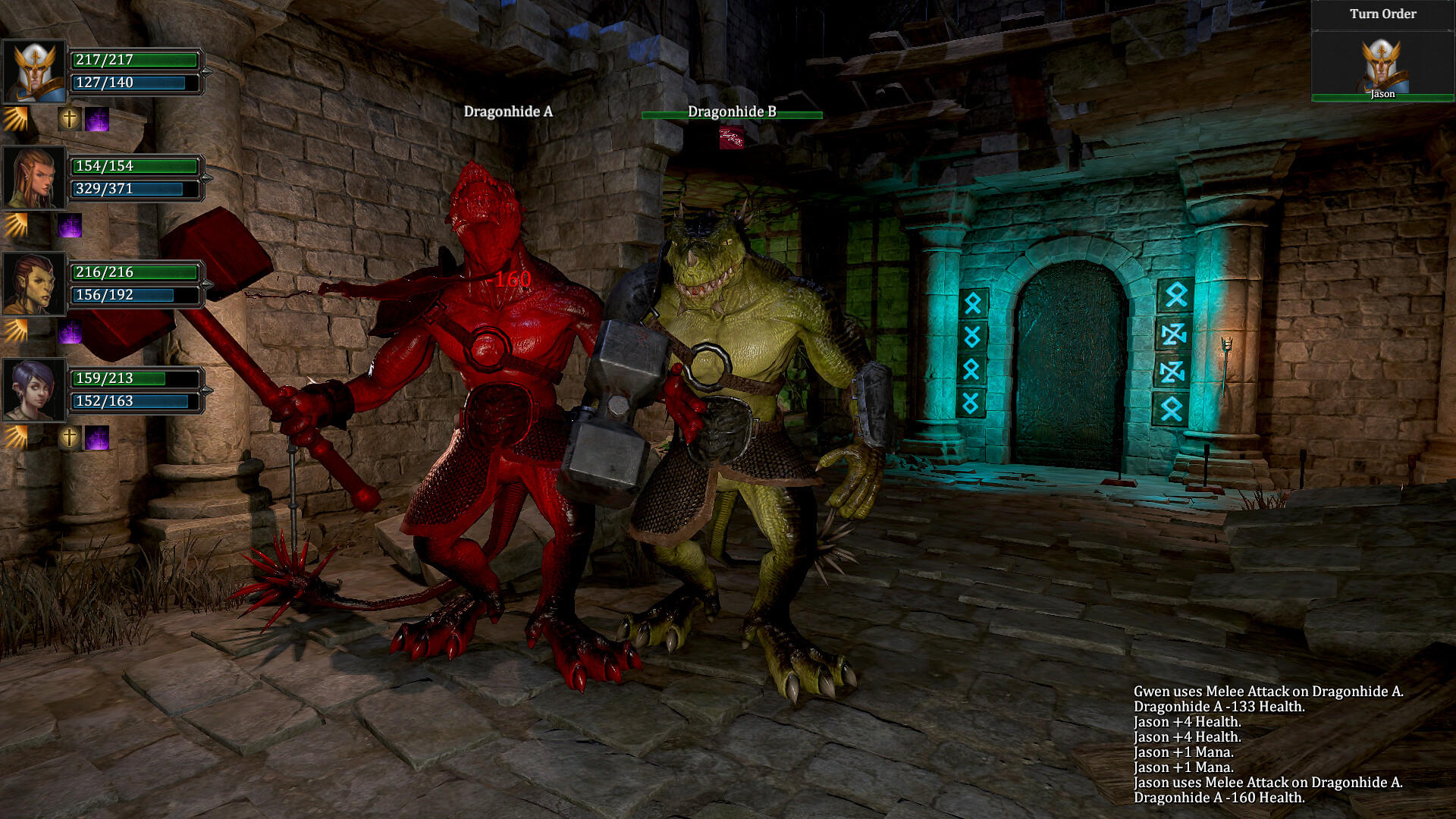This screenshot has height=819, width=1456.
Task: Click the cross blessing icon beside Jason's portrait
Action: [68, 120]
